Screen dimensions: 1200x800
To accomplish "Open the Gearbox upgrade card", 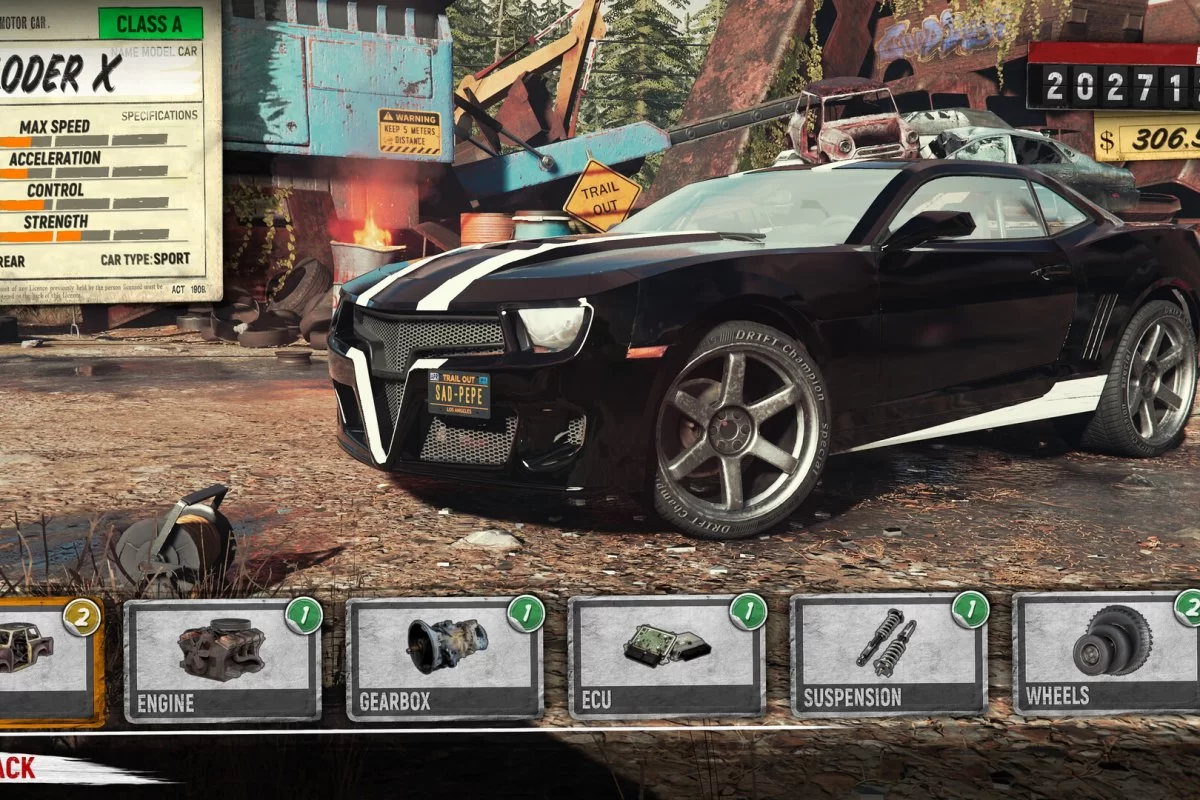I will (445, 660).
